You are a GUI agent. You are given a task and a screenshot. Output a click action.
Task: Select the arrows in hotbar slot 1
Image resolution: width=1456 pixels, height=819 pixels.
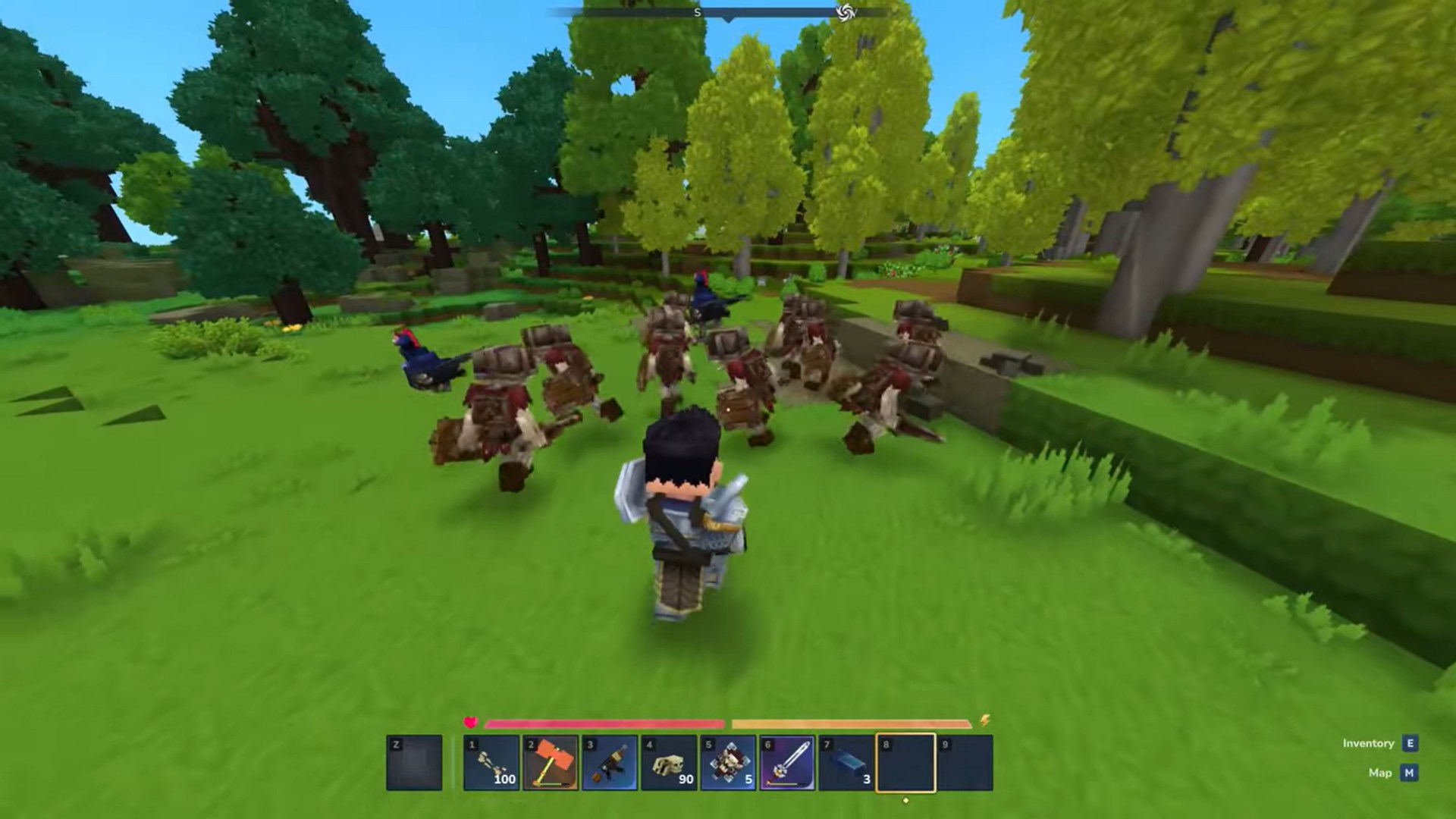pyautogui.click(x=489, y=762)
